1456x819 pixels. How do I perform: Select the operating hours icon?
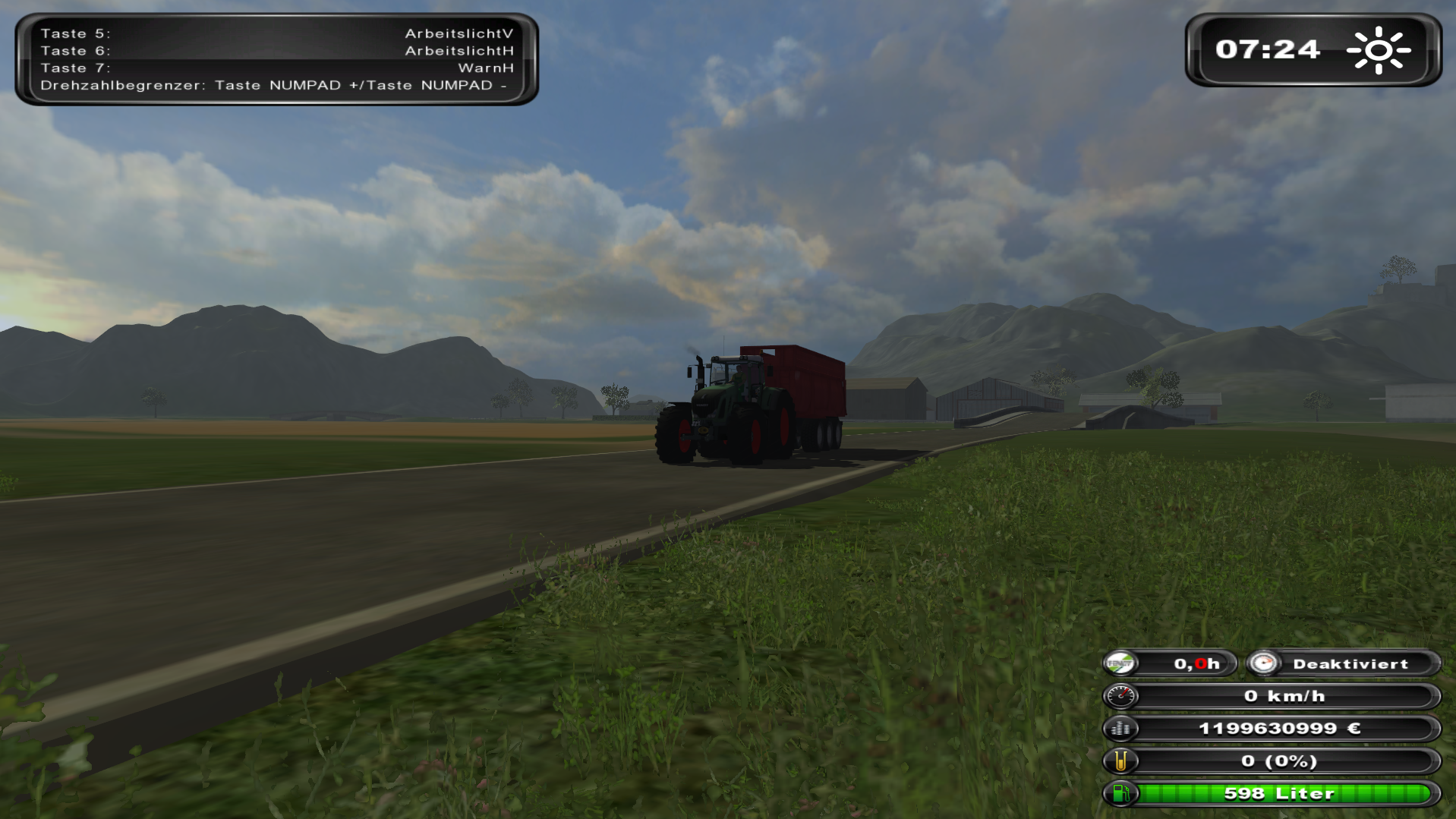[1120, 663]
